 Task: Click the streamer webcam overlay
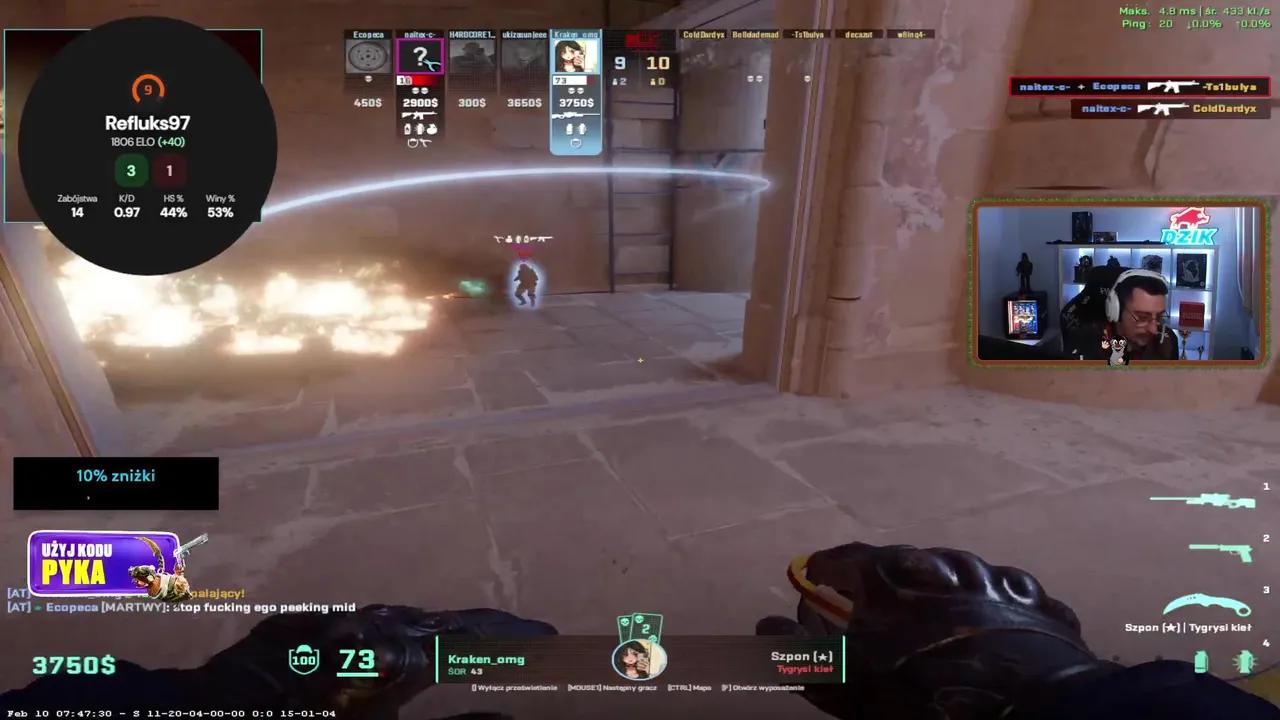[1117, 283]
